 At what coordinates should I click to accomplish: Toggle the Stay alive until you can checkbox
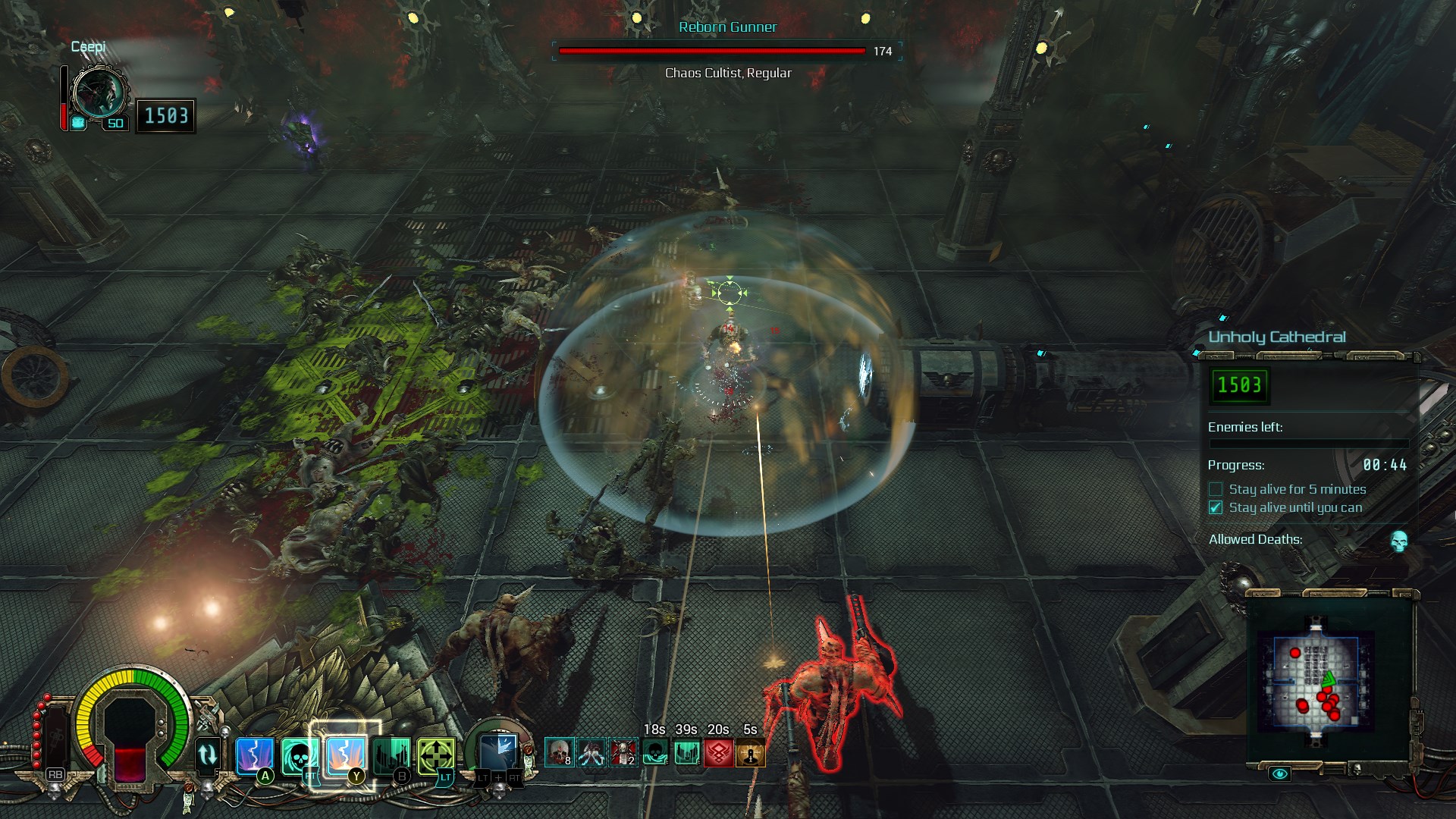click(x=1216, y=507)
